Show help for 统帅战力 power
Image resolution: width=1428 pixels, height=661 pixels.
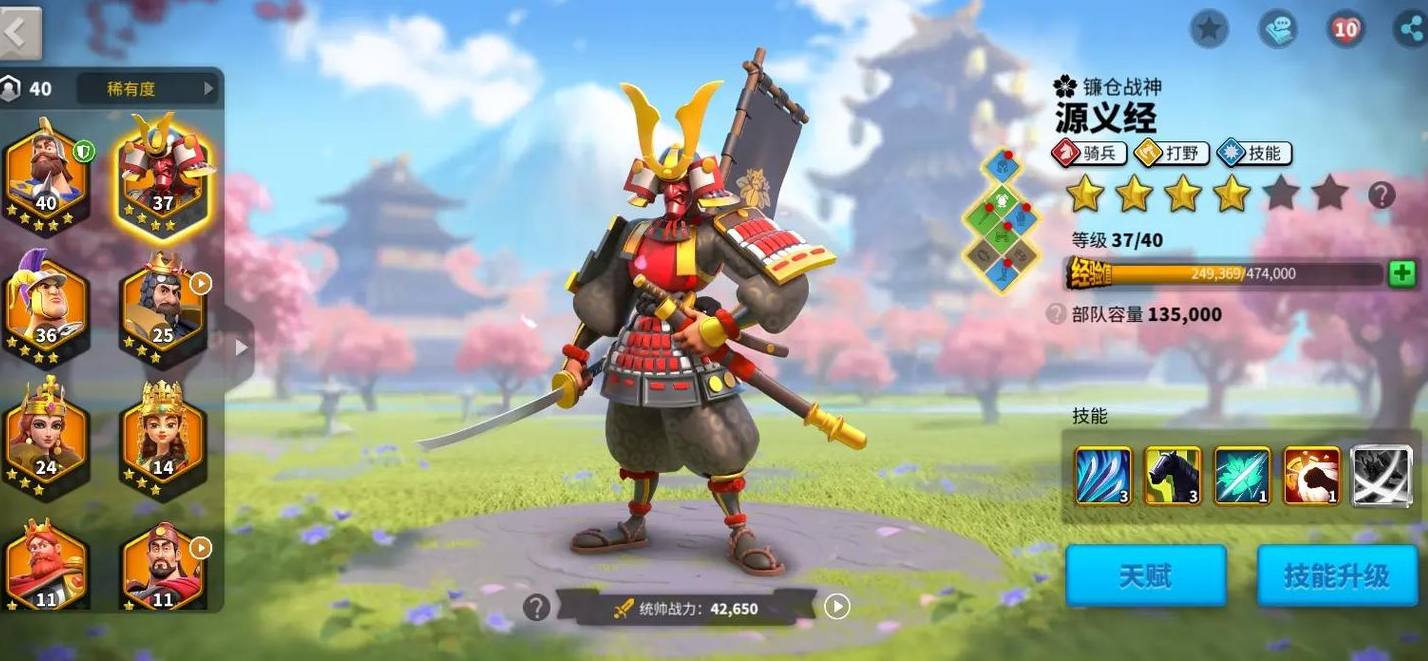(x=537, y=607)
